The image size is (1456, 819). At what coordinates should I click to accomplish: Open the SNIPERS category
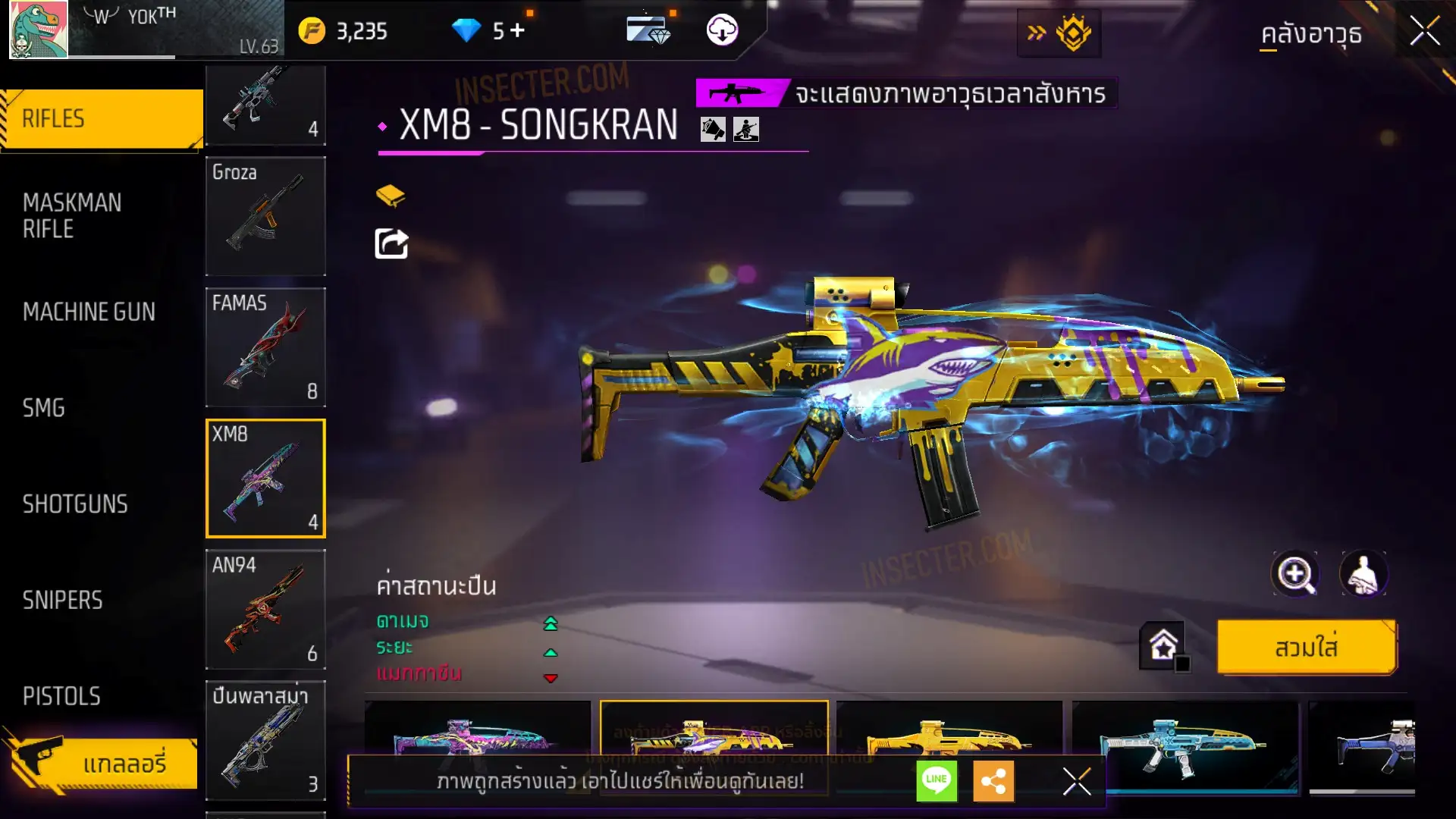click(62, 601)
